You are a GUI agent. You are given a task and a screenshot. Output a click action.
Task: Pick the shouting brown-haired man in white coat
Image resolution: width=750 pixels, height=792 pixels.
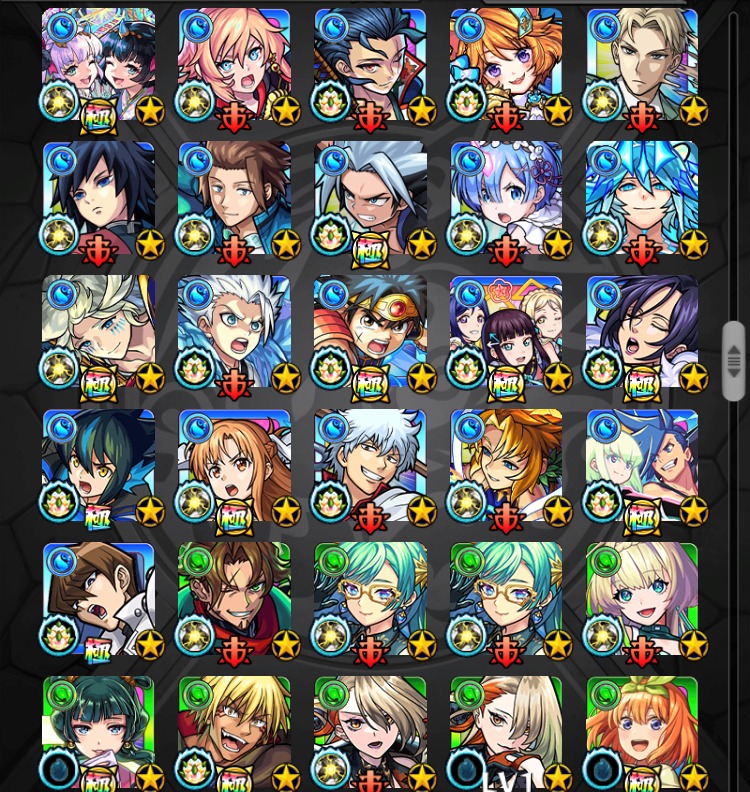click(98, 600)
